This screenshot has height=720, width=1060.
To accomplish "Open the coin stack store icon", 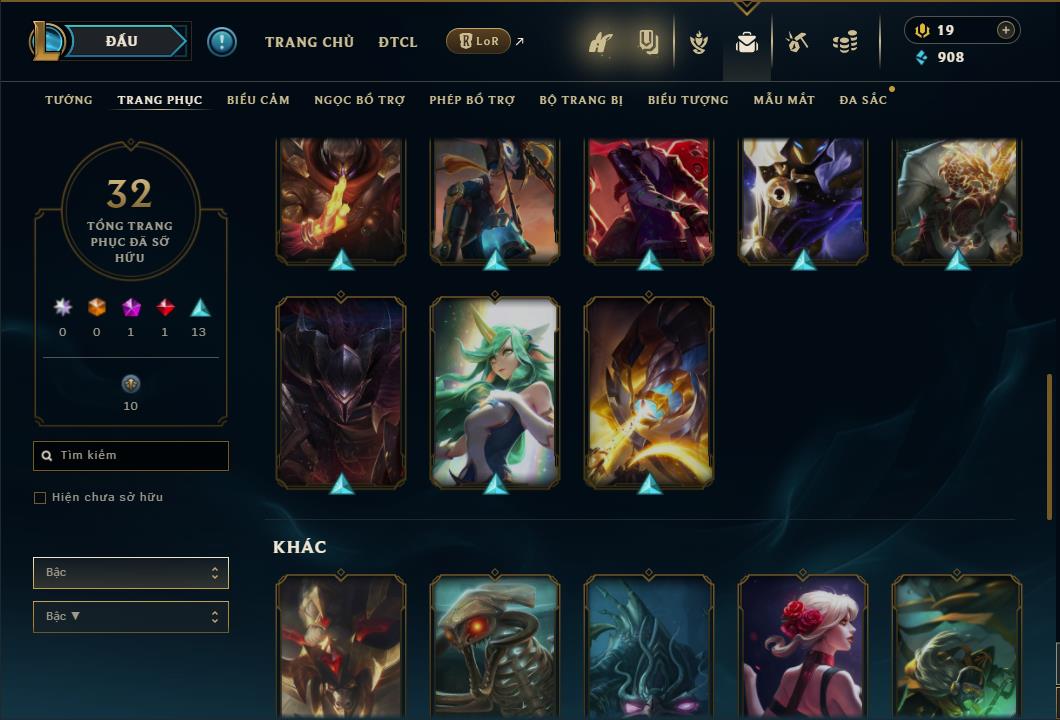I will click(x=845, y=42).
